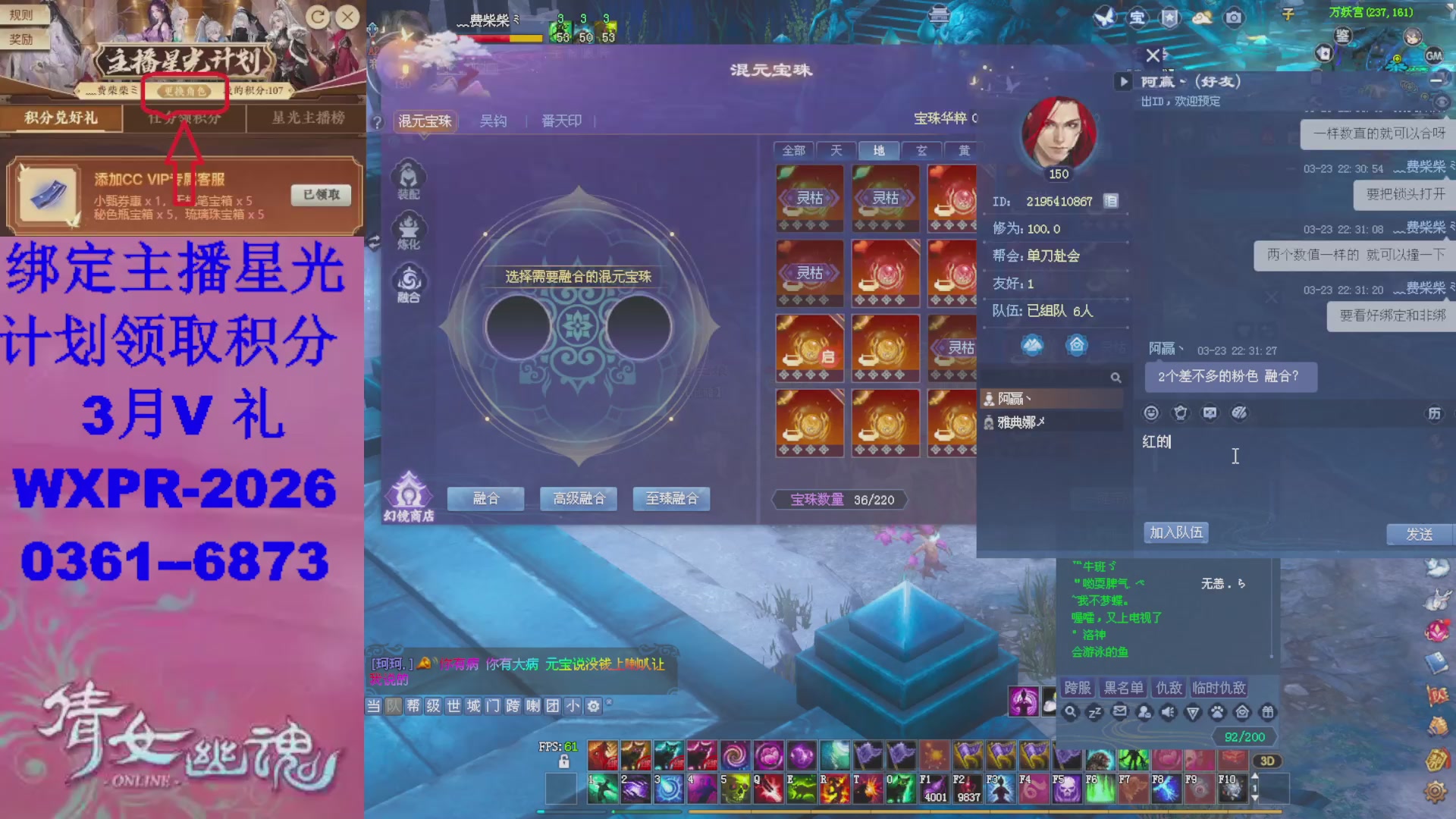The image size is (1456, 819).
Task: Click the mail icon in friends toolbar
Action: [x=1120, y=711]
